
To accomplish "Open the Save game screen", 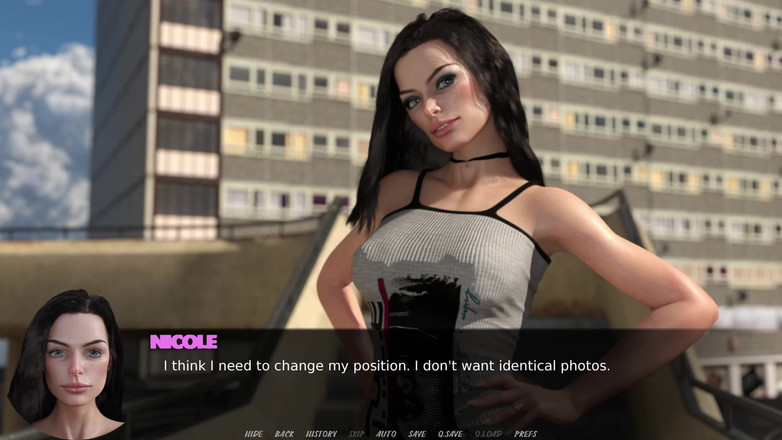I will 417,434.
